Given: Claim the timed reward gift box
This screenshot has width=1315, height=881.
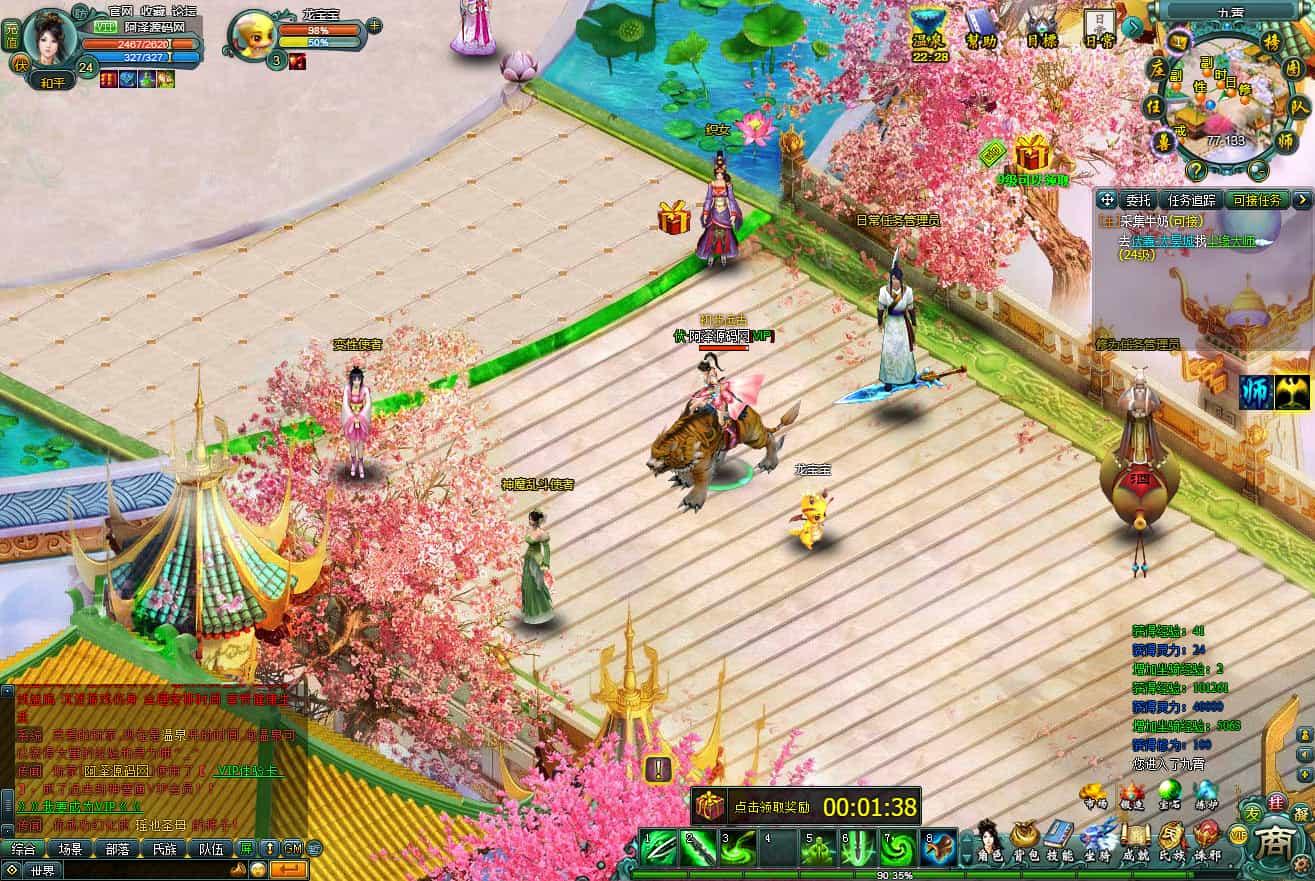Looking at the screenshot, I should tap(711, 806).
